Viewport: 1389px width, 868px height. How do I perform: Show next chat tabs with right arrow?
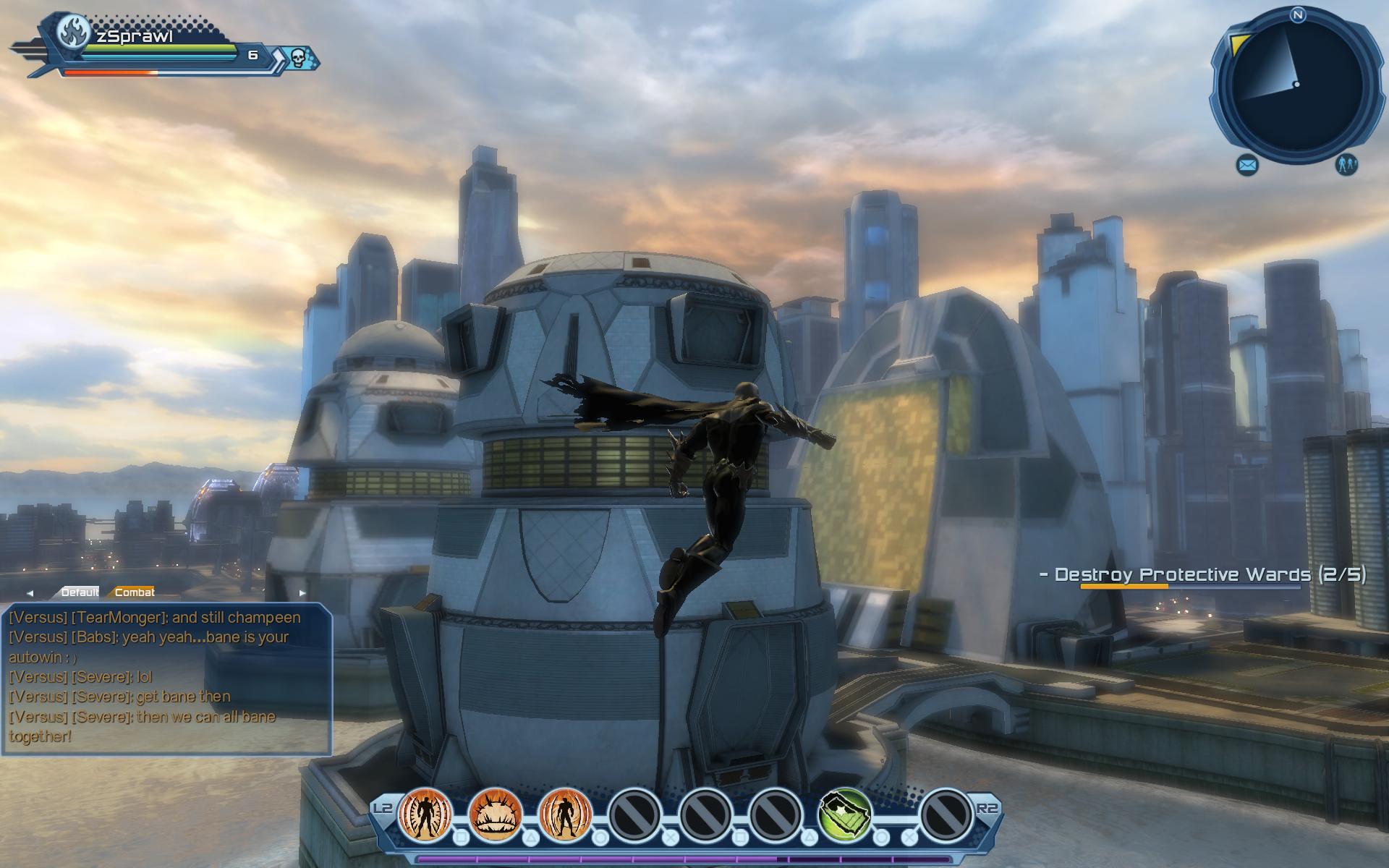(x=302, y=593)
